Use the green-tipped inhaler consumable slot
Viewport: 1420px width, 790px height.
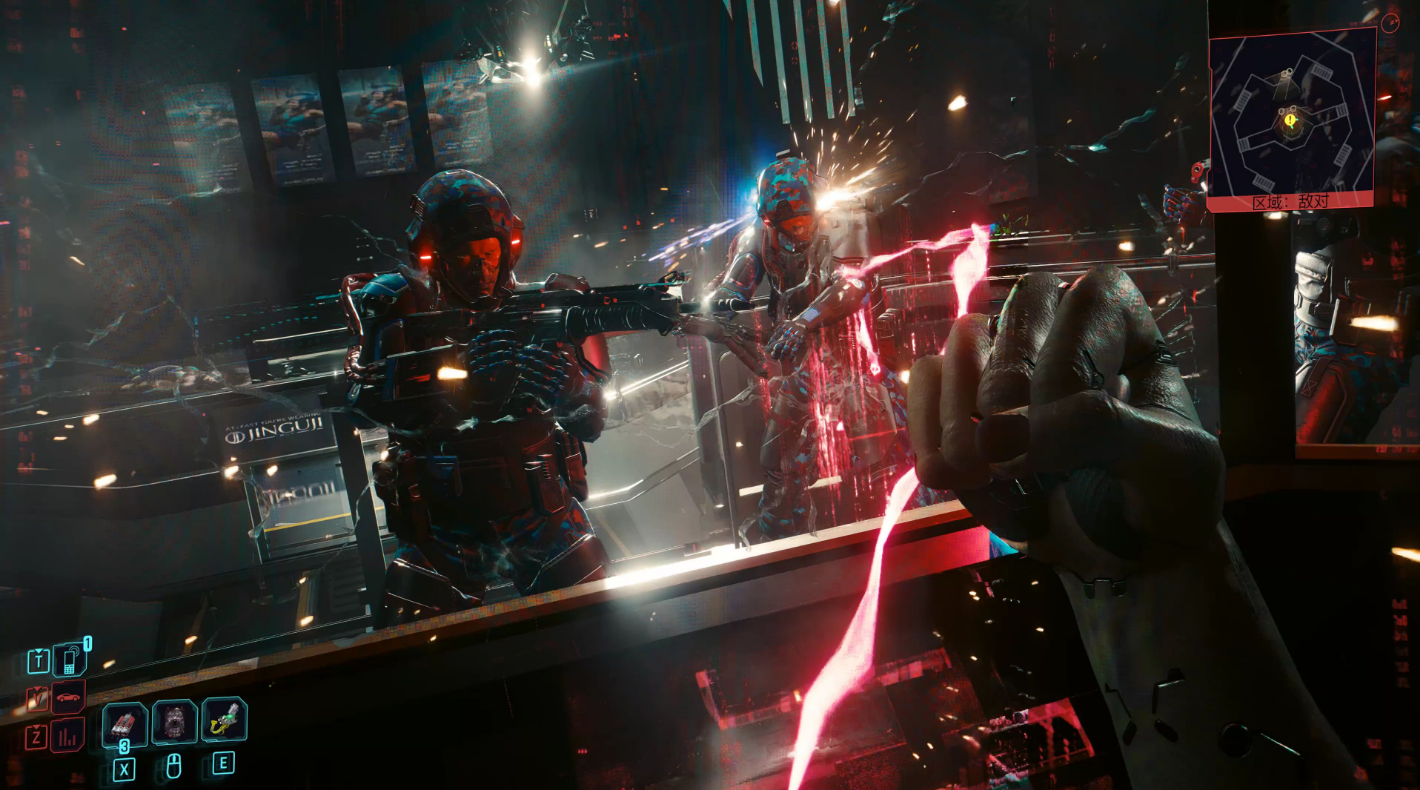pyautogui.click(x=225, y=720)
